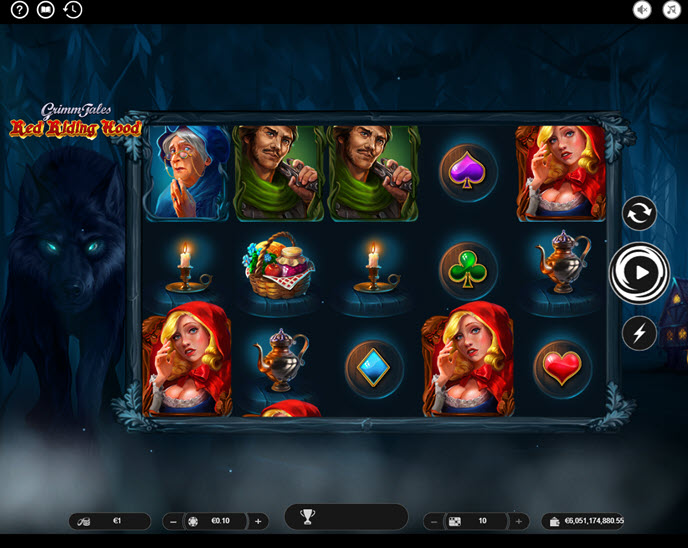688x548 pixels.
Task: Toggle the sound speaker button
Action: 642,10
